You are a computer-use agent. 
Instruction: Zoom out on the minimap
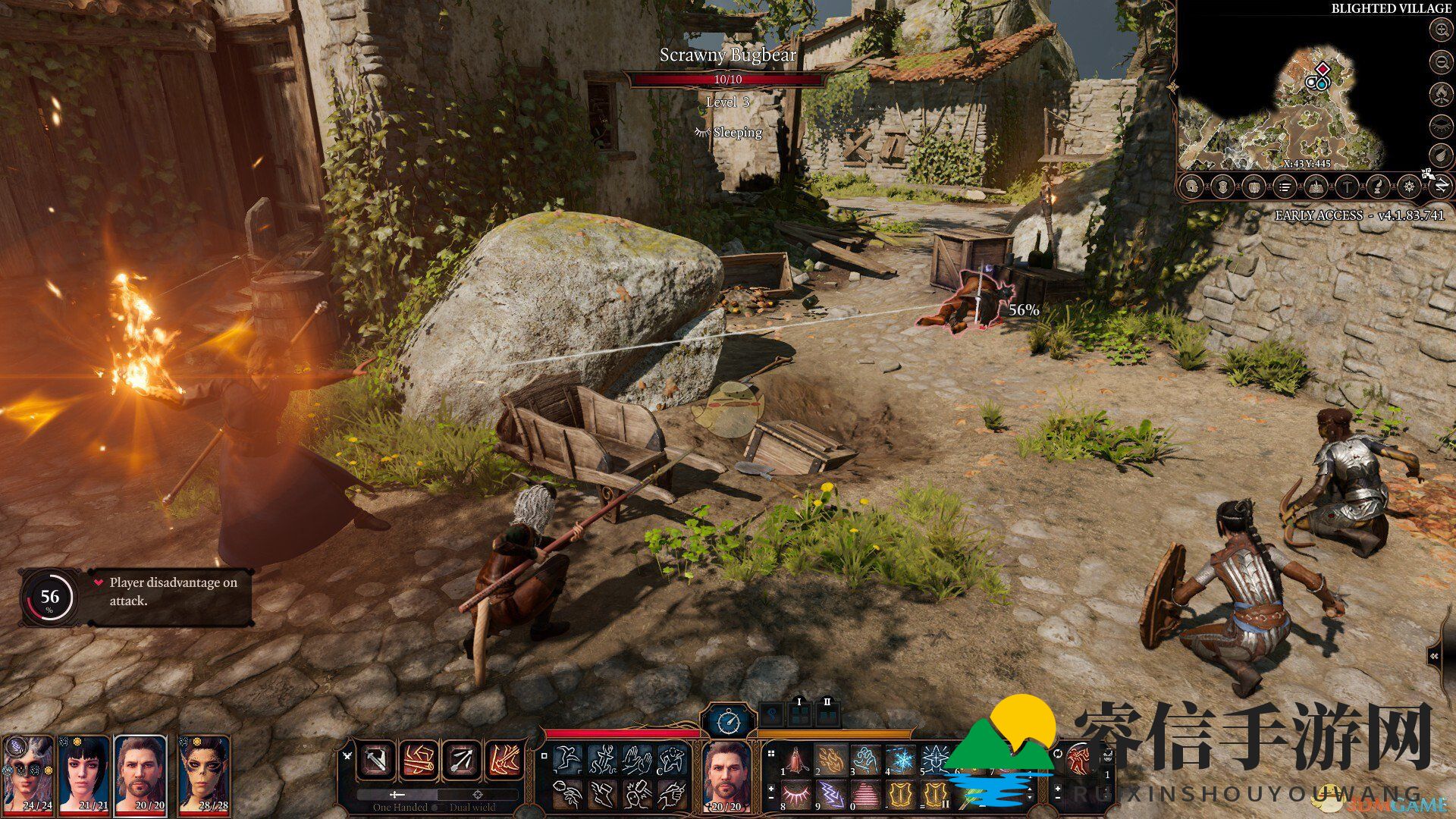1440,61
